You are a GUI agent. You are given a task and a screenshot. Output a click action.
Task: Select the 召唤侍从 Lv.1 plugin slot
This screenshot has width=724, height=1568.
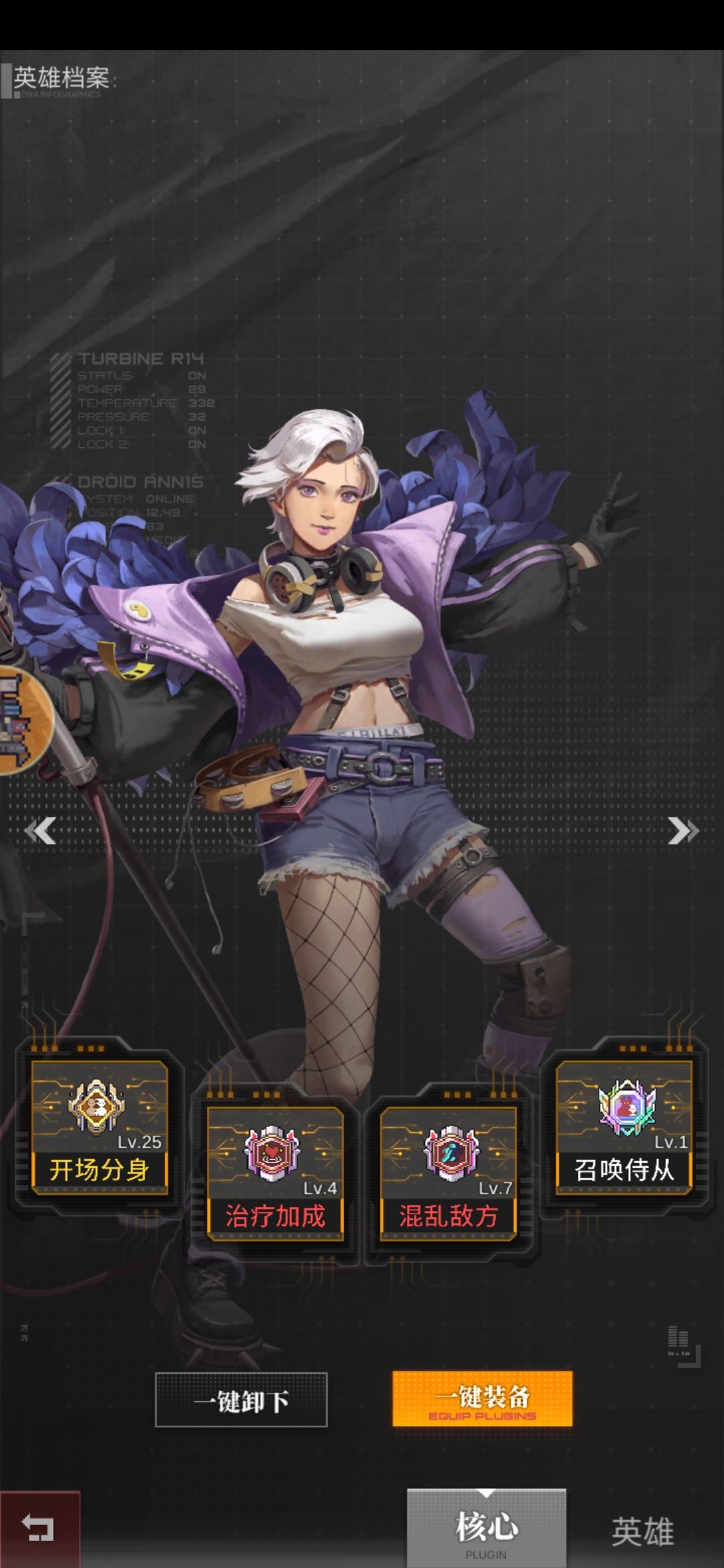[x=624, y=1127]
